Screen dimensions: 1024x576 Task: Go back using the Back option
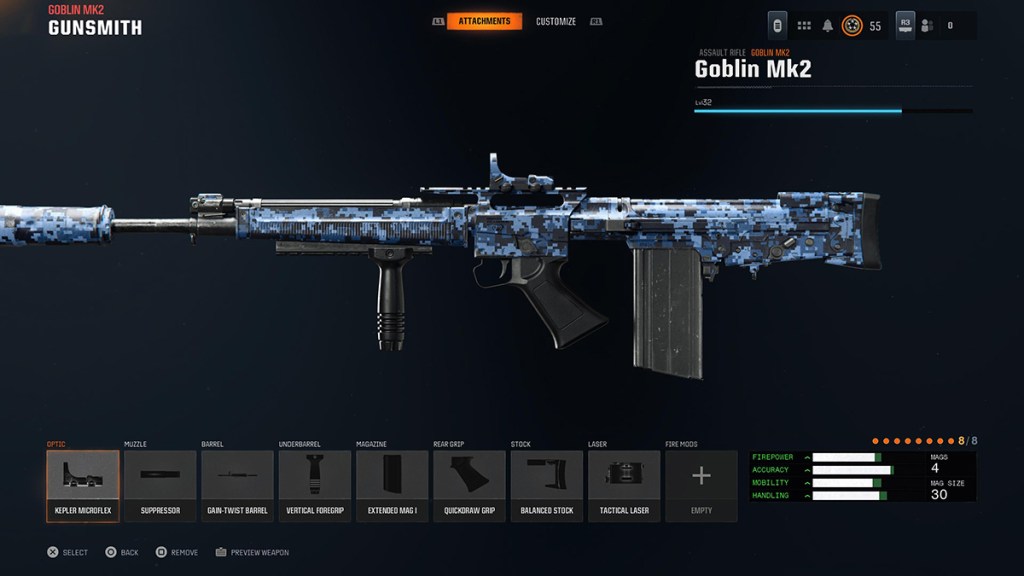[x=122, y=552]
